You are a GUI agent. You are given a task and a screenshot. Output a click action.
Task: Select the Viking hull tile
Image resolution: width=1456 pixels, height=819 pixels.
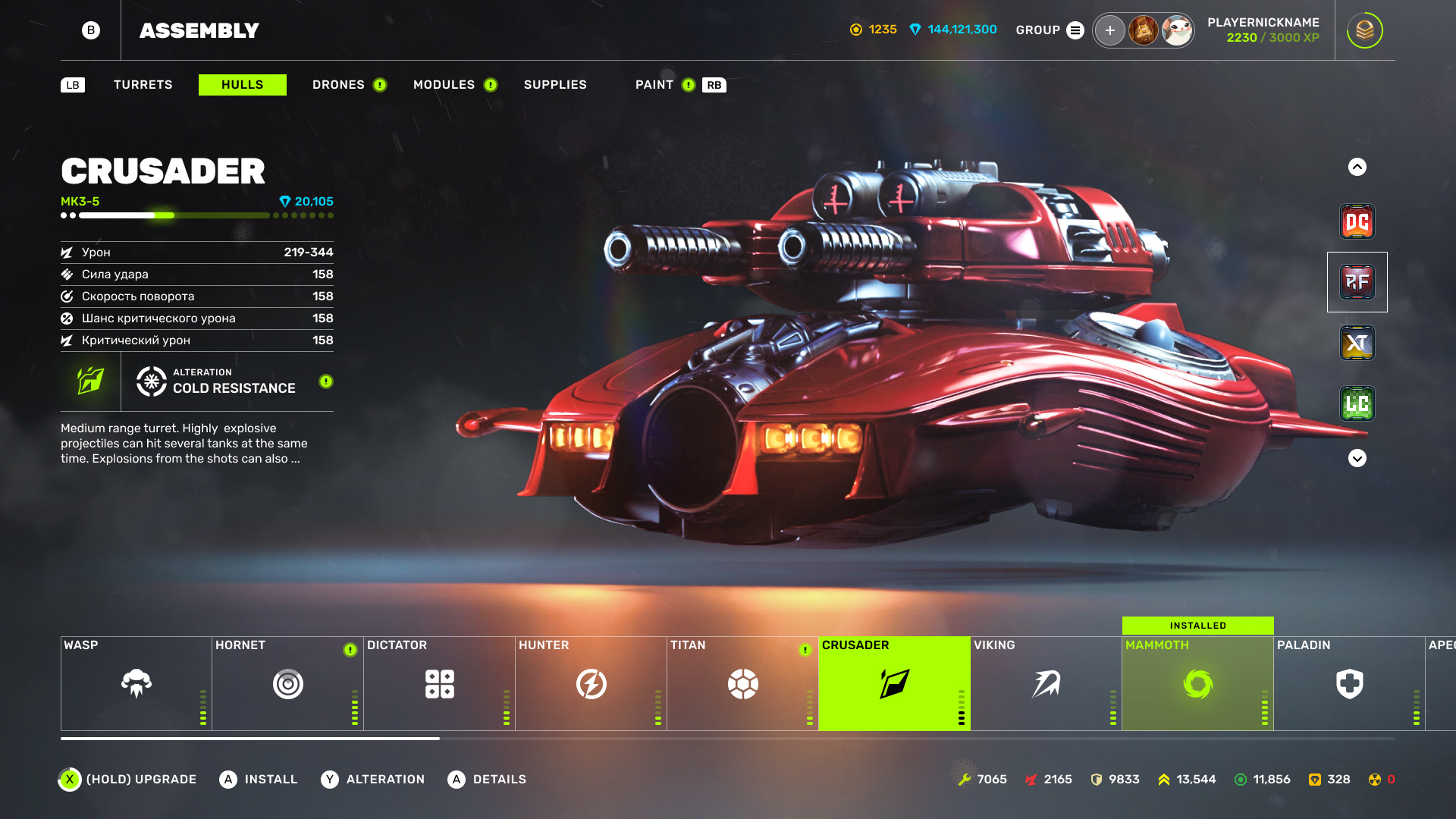pos(1046,683)
